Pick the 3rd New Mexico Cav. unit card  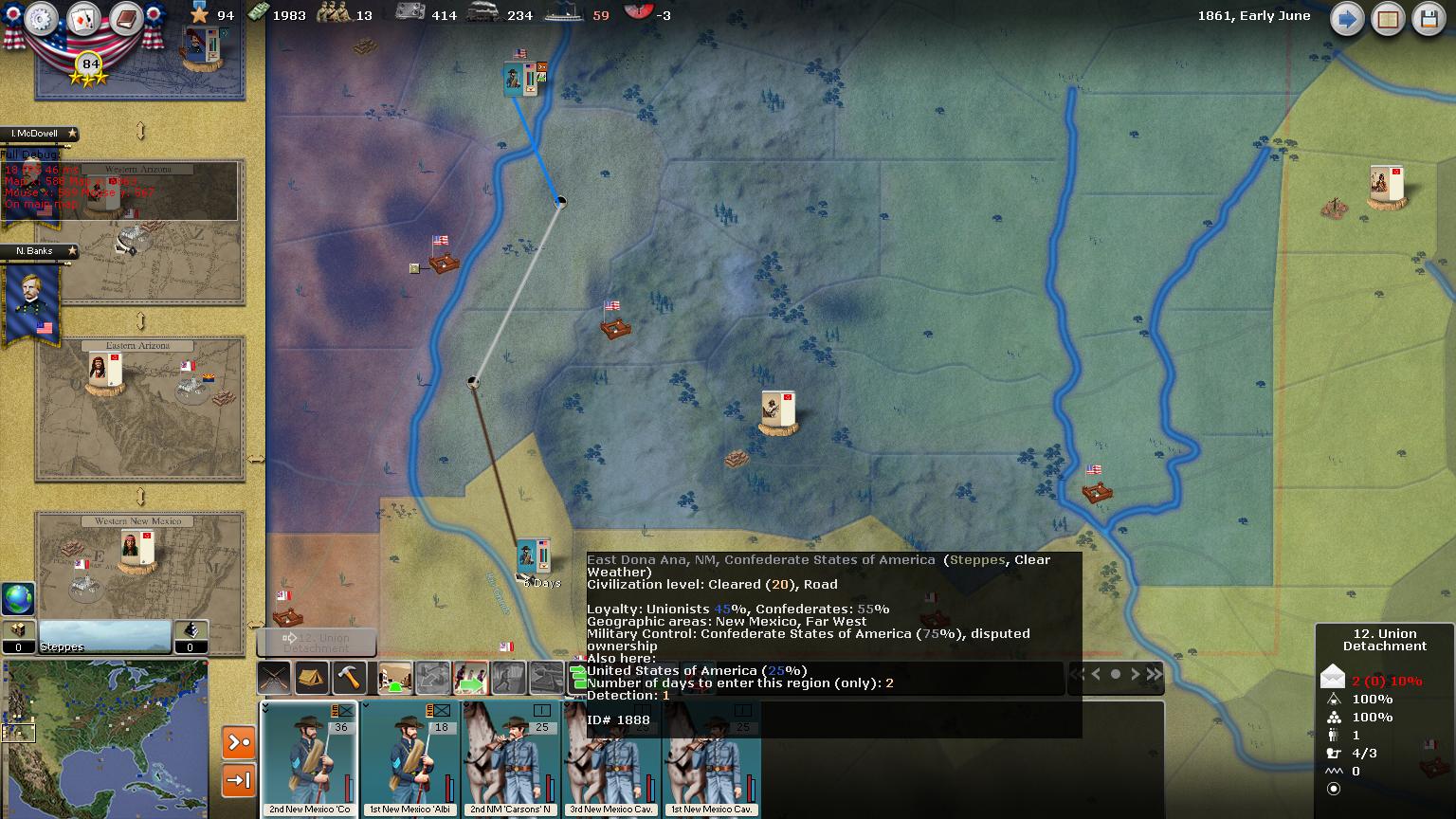point(612,758)
